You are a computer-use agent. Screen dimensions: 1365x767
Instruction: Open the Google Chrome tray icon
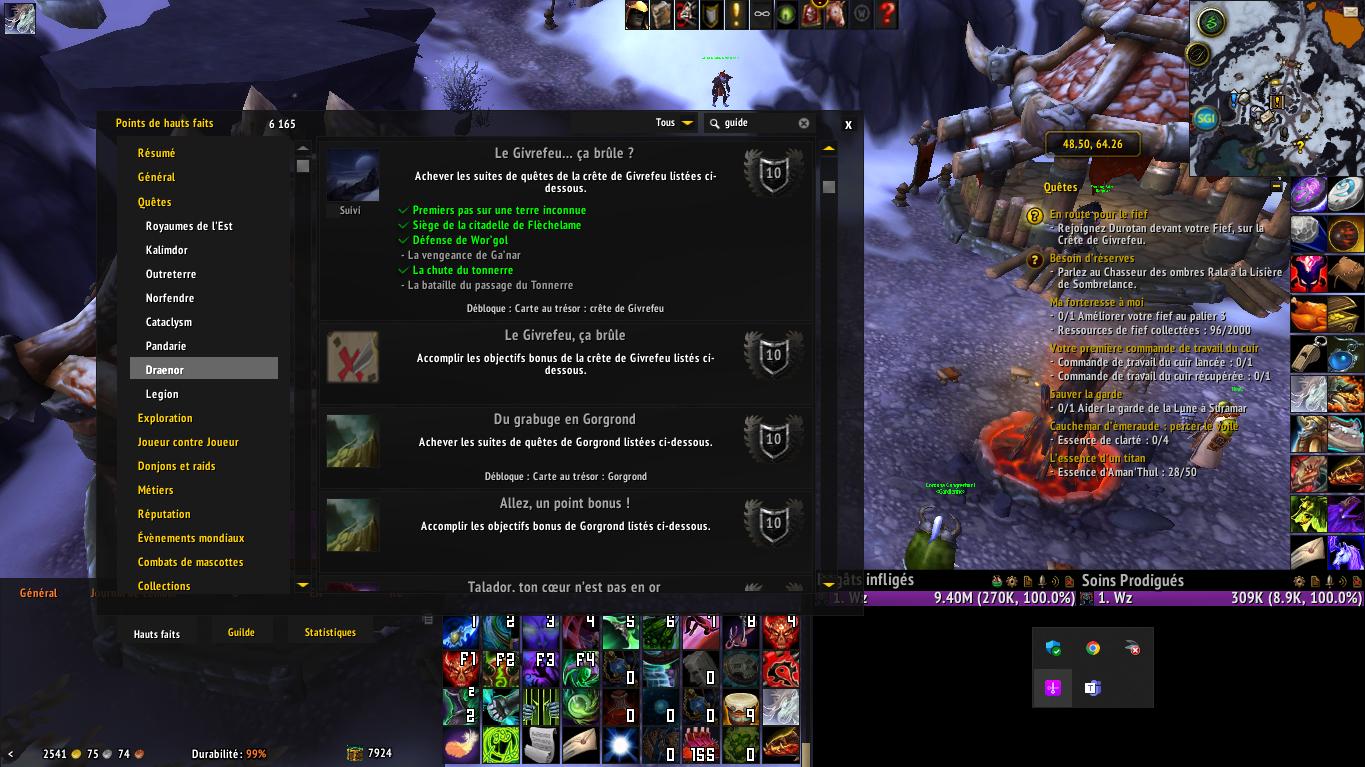tap(1093, 648)
